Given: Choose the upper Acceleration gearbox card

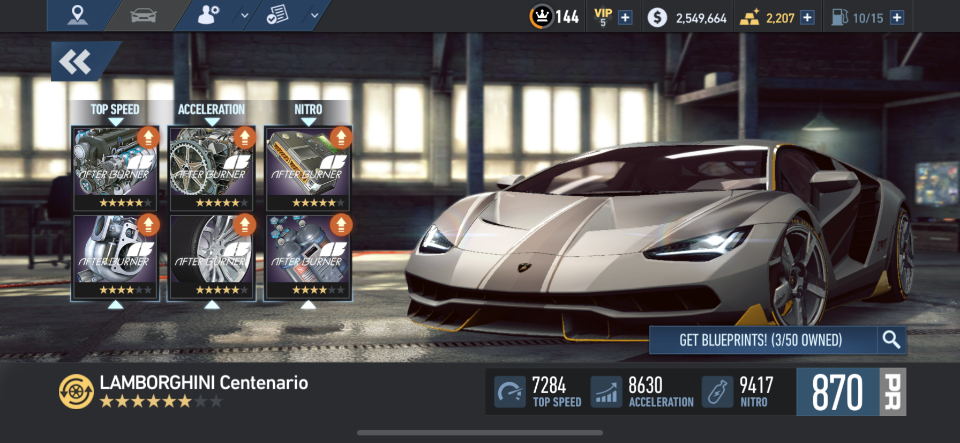Looking at the screenshot, I should (x=211, y=167).
